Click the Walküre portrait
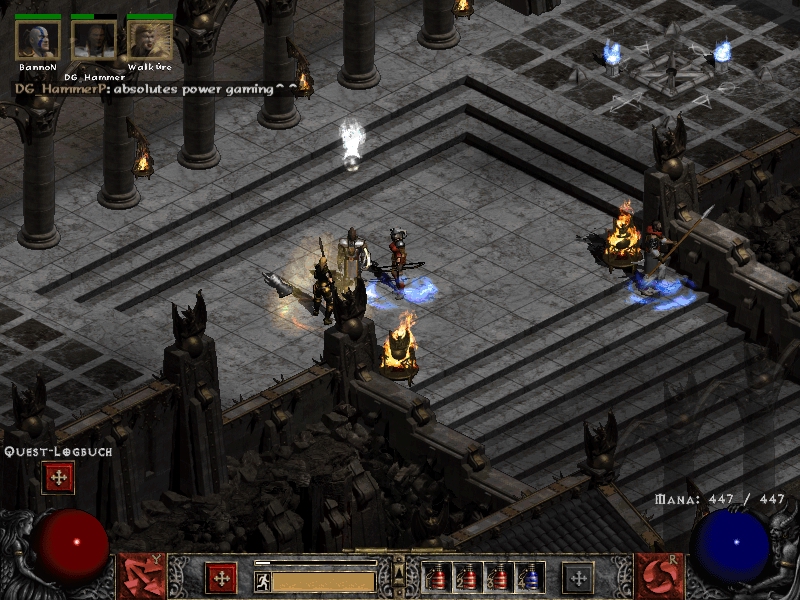The width and height of the screenshot is (800, 600). coord(150,40)
